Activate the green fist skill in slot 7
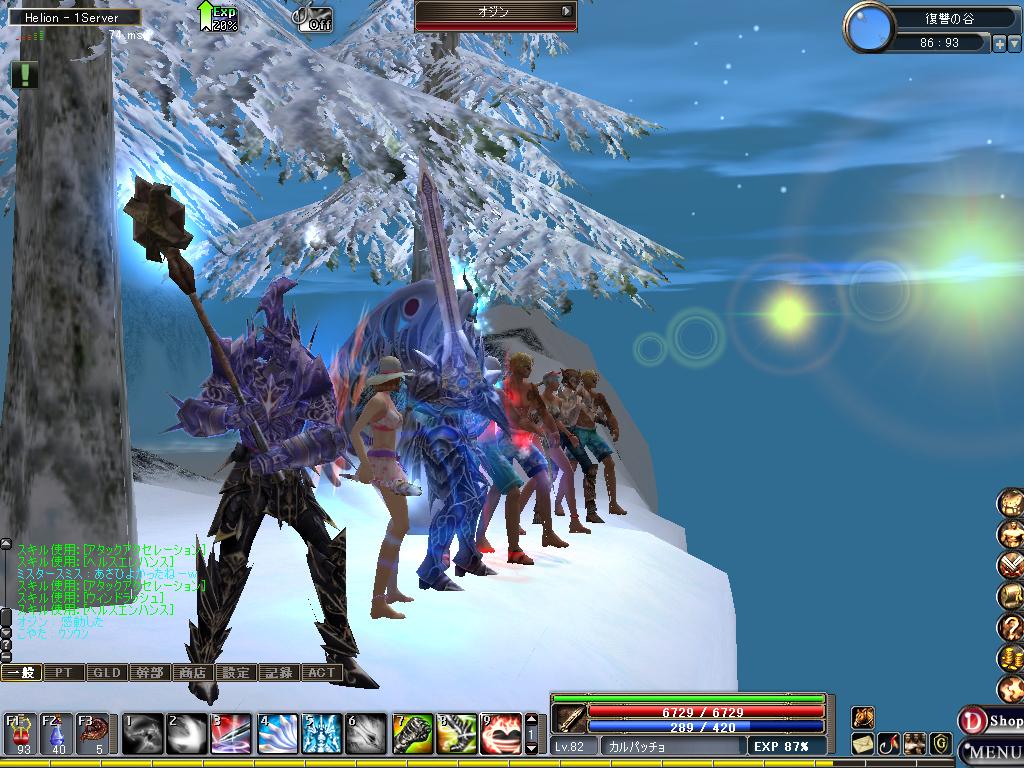 coord(410,734)
